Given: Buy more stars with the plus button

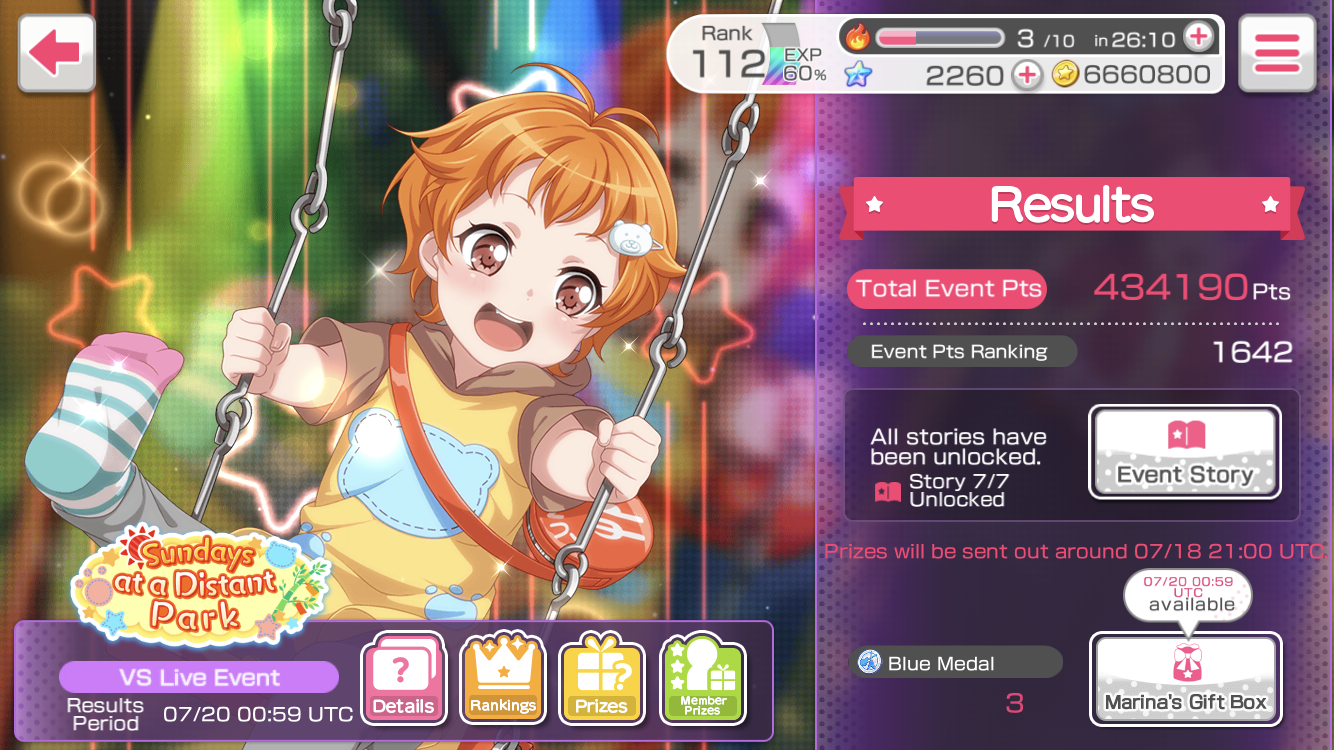Looking at the screenshot, I should click(x=1026, y=75).
